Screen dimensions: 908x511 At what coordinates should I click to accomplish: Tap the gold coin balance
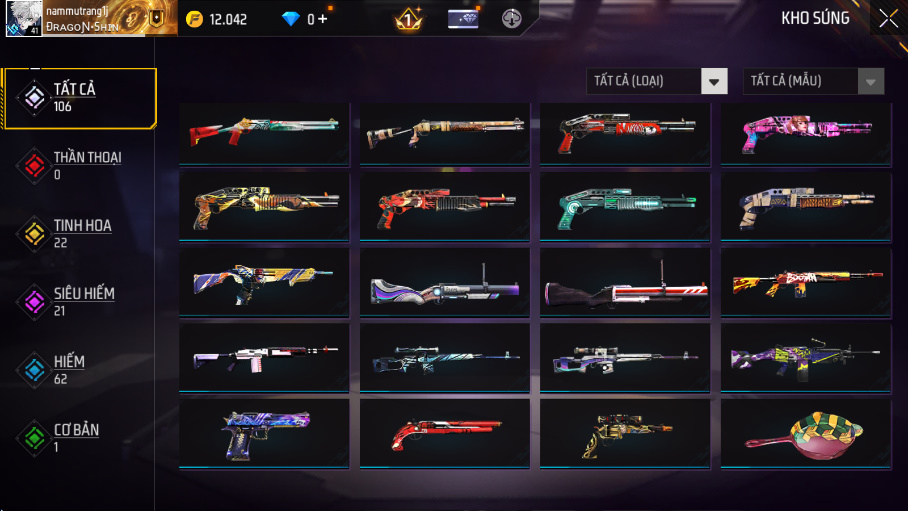pyautogui.click(x=217, y=19)
